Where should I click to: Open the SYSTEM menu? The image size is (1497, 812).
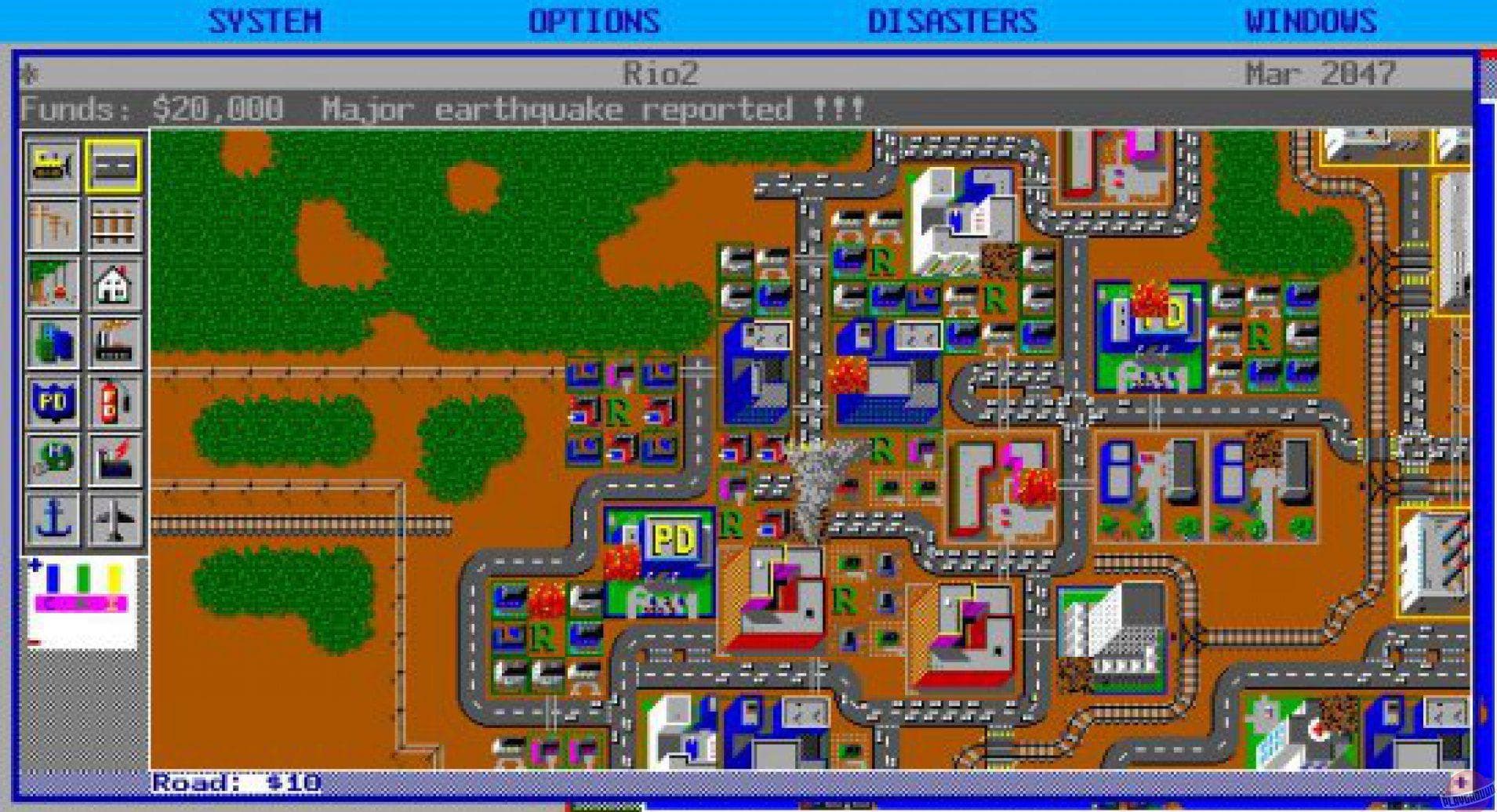pos(267,20)
